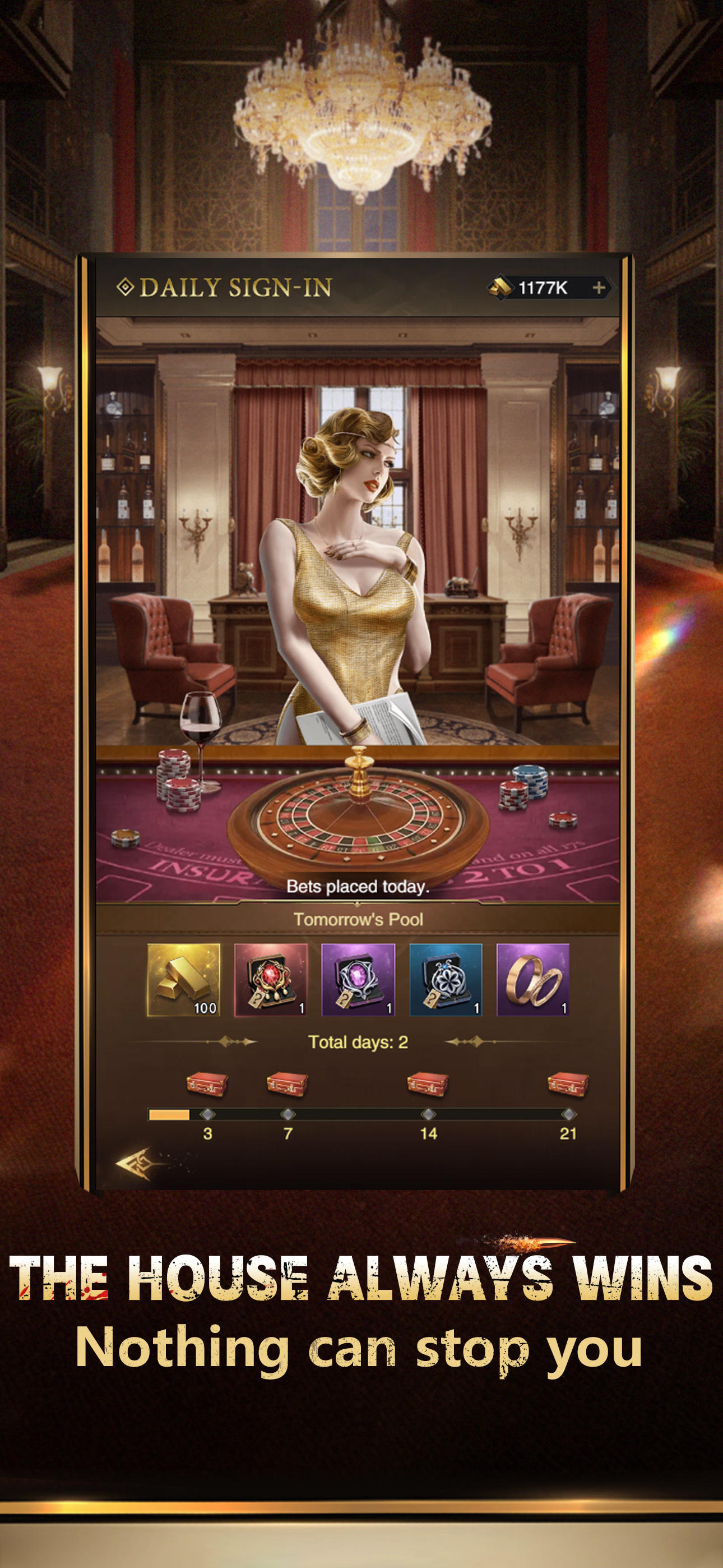Select the purple amulet reward in Tomorrow's Pool
Screen dimensions: 723x1568
pyautogui.click(x=359, y=980)
